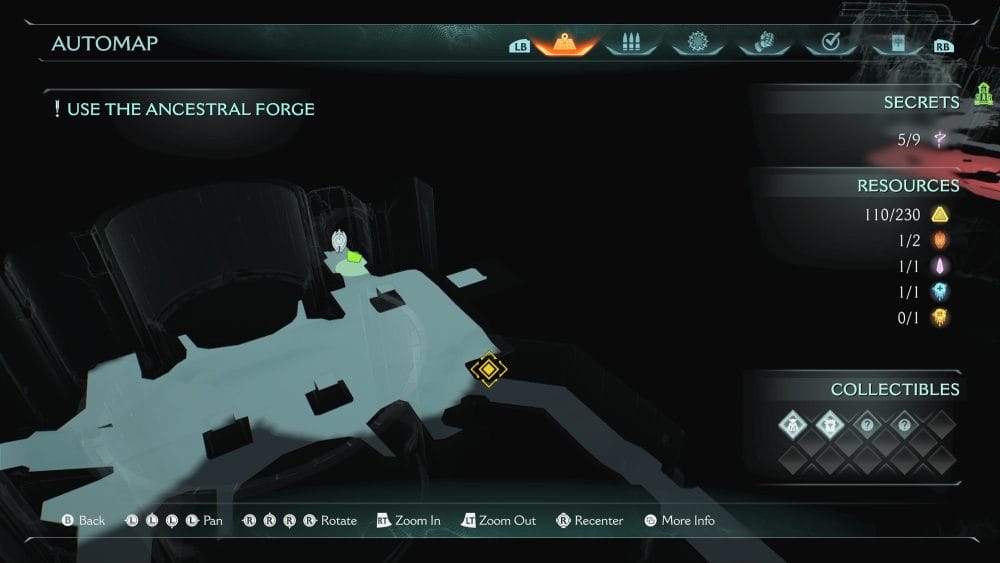Image resolution: width=1000 pixels, height=563 pixels.
Task: Open the checkmark challenges tab
Action: coord(829,43)
